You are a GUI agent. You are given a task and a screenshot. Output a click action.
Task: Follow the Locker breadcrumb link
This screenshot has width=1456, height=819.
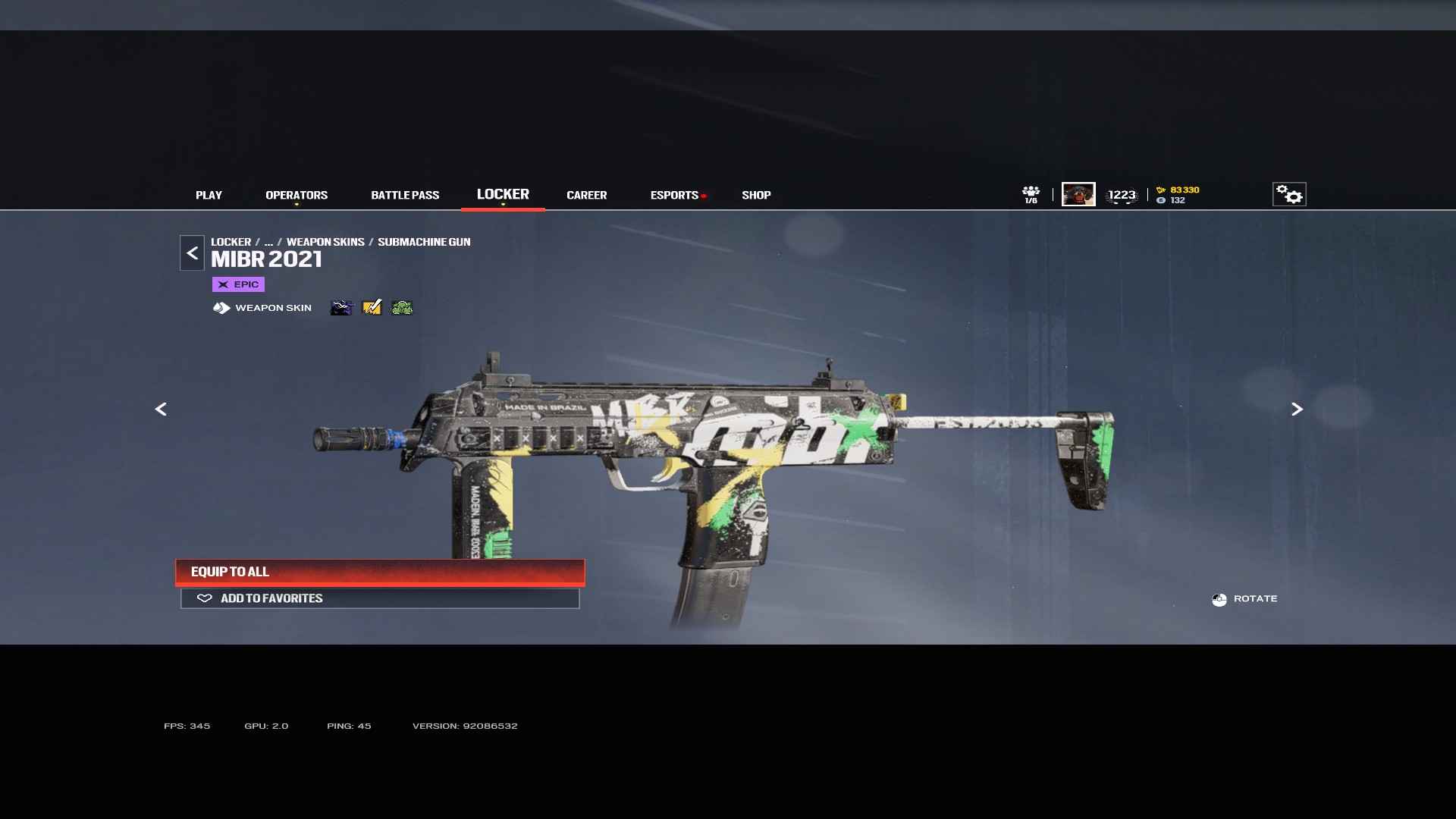tap(231, 242)
